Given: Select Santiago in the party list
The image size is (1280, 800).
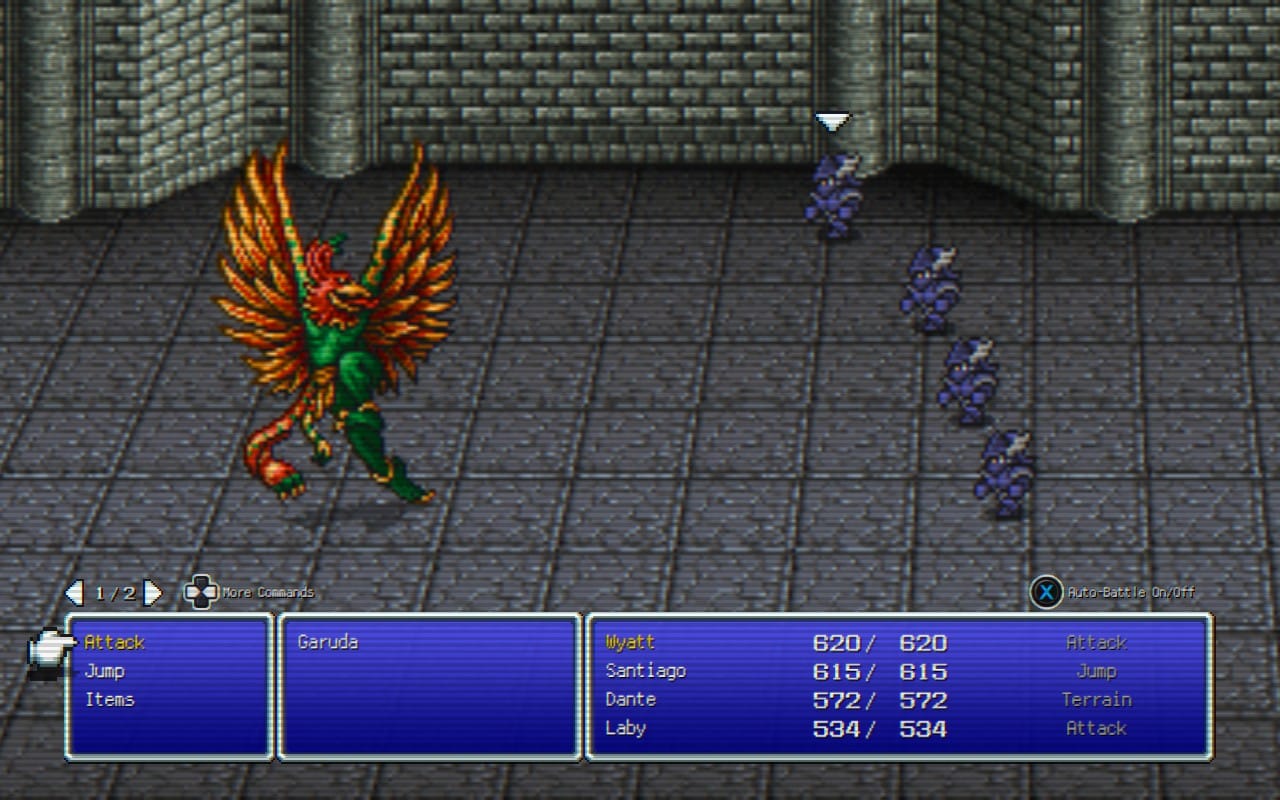Looking at the screenshot, I should tap(645, 671).
